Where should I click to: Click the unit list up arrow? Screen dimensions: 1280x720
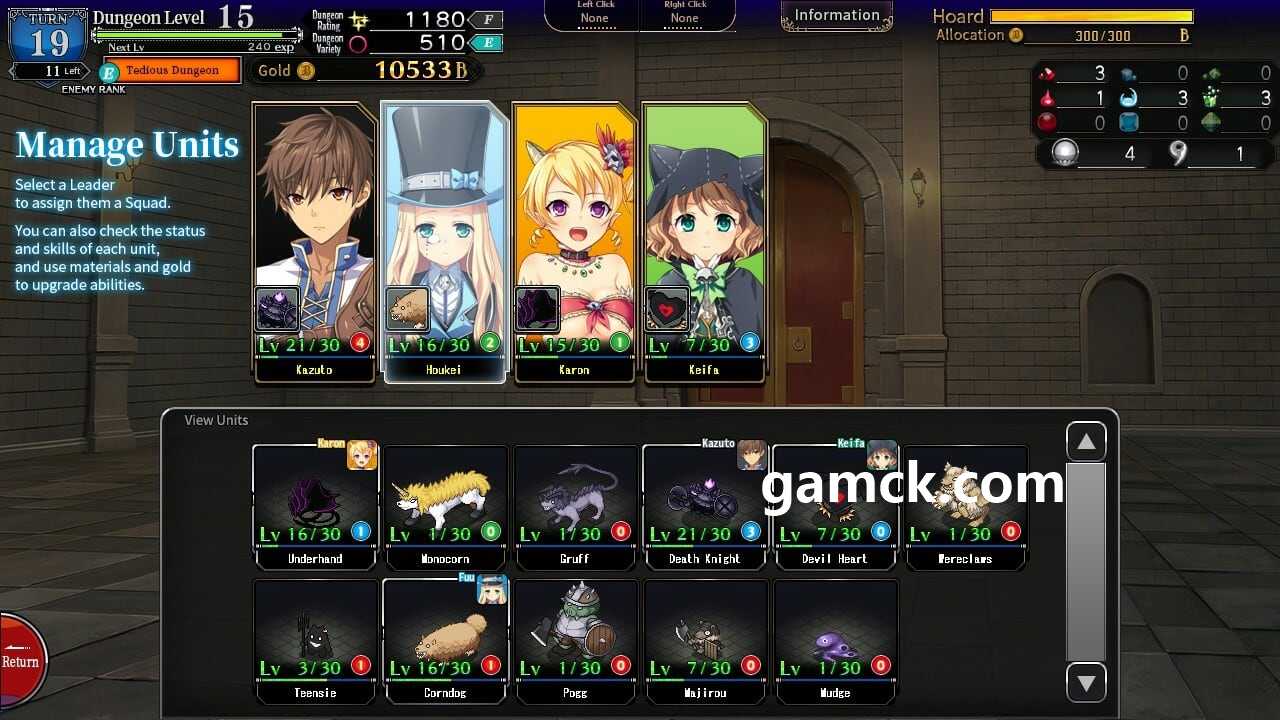(x=1086, y=442)
